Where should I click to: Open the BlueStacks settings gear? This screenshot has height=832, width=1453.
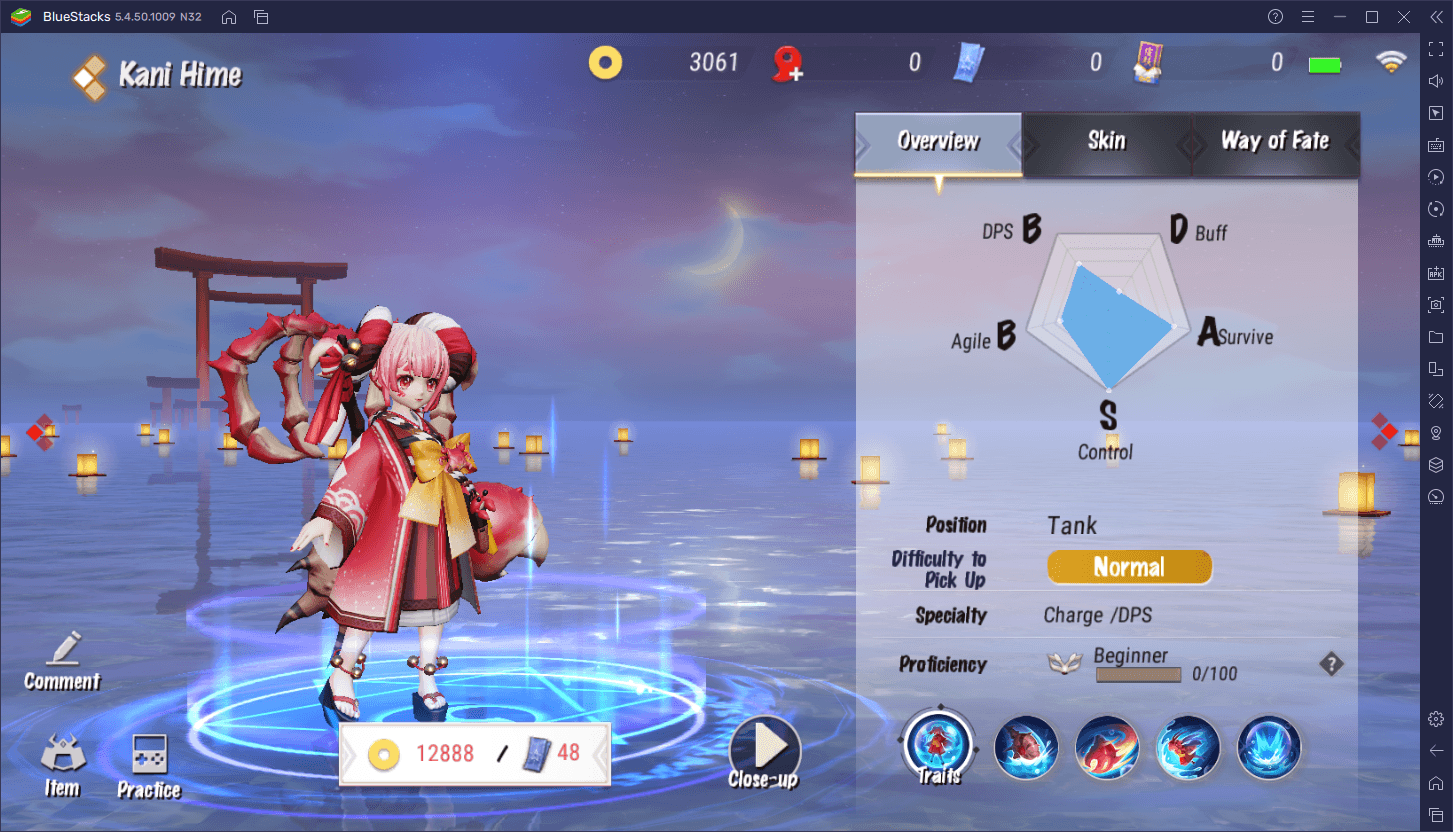click(x=1436, y=719)
